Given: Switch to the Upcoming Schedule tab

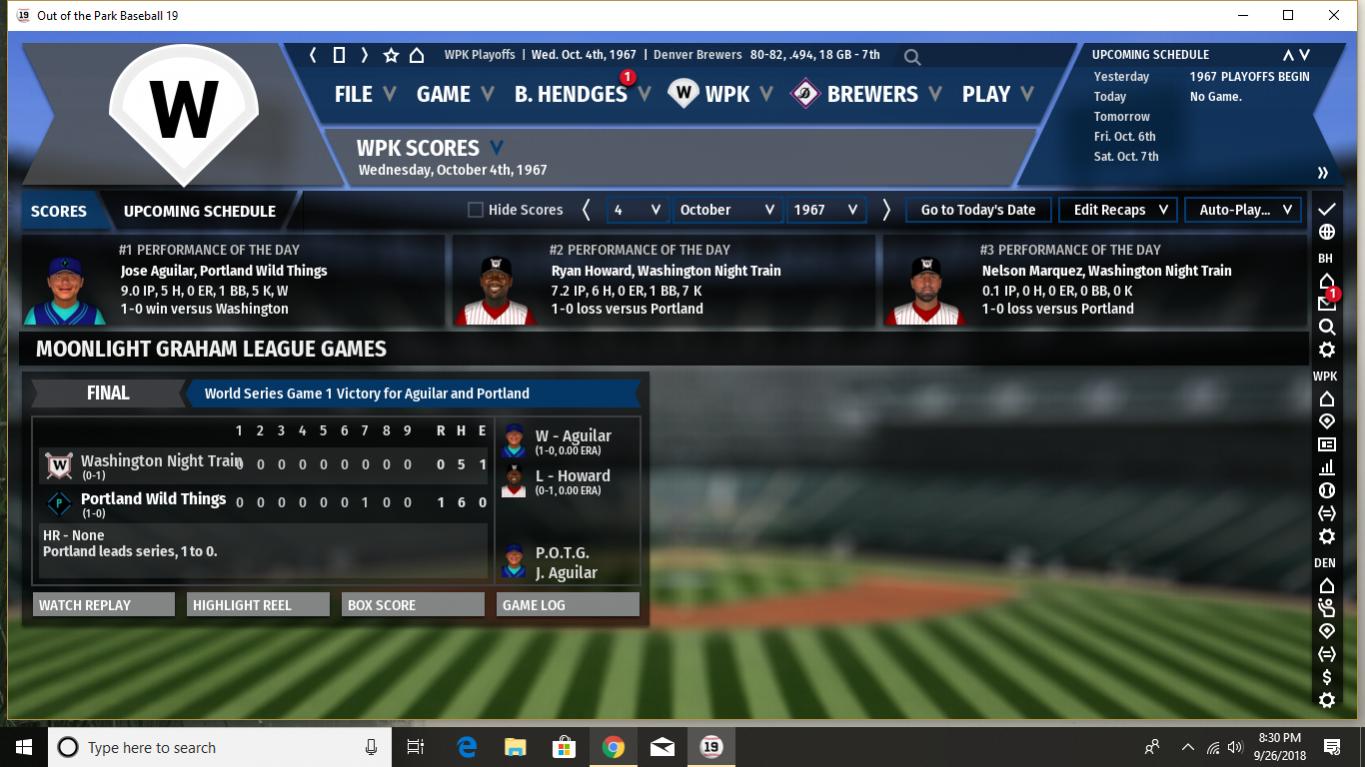Looking at the screenshot, I should tap(199, 211).
